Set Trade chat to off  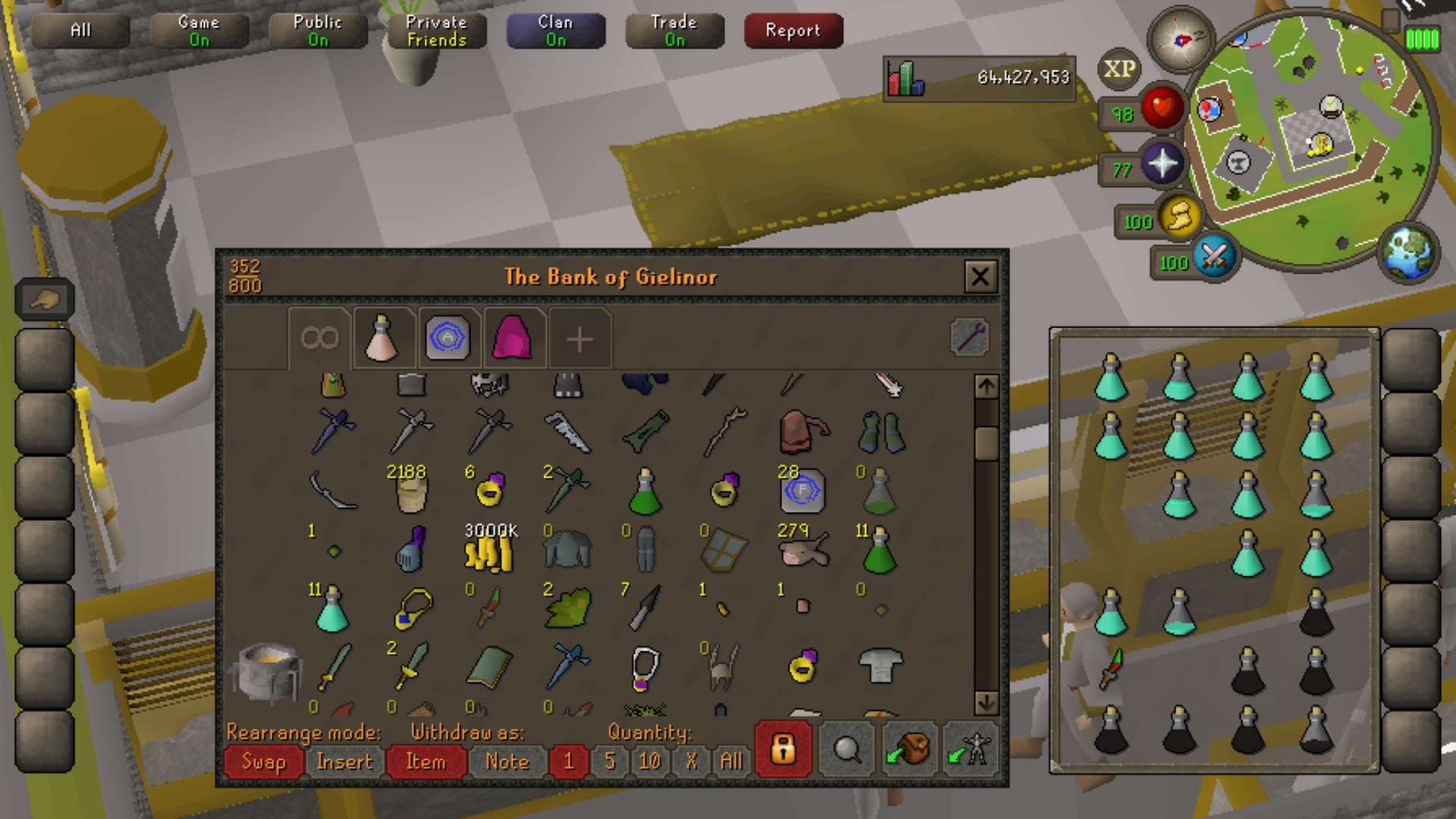coord(674,30)
